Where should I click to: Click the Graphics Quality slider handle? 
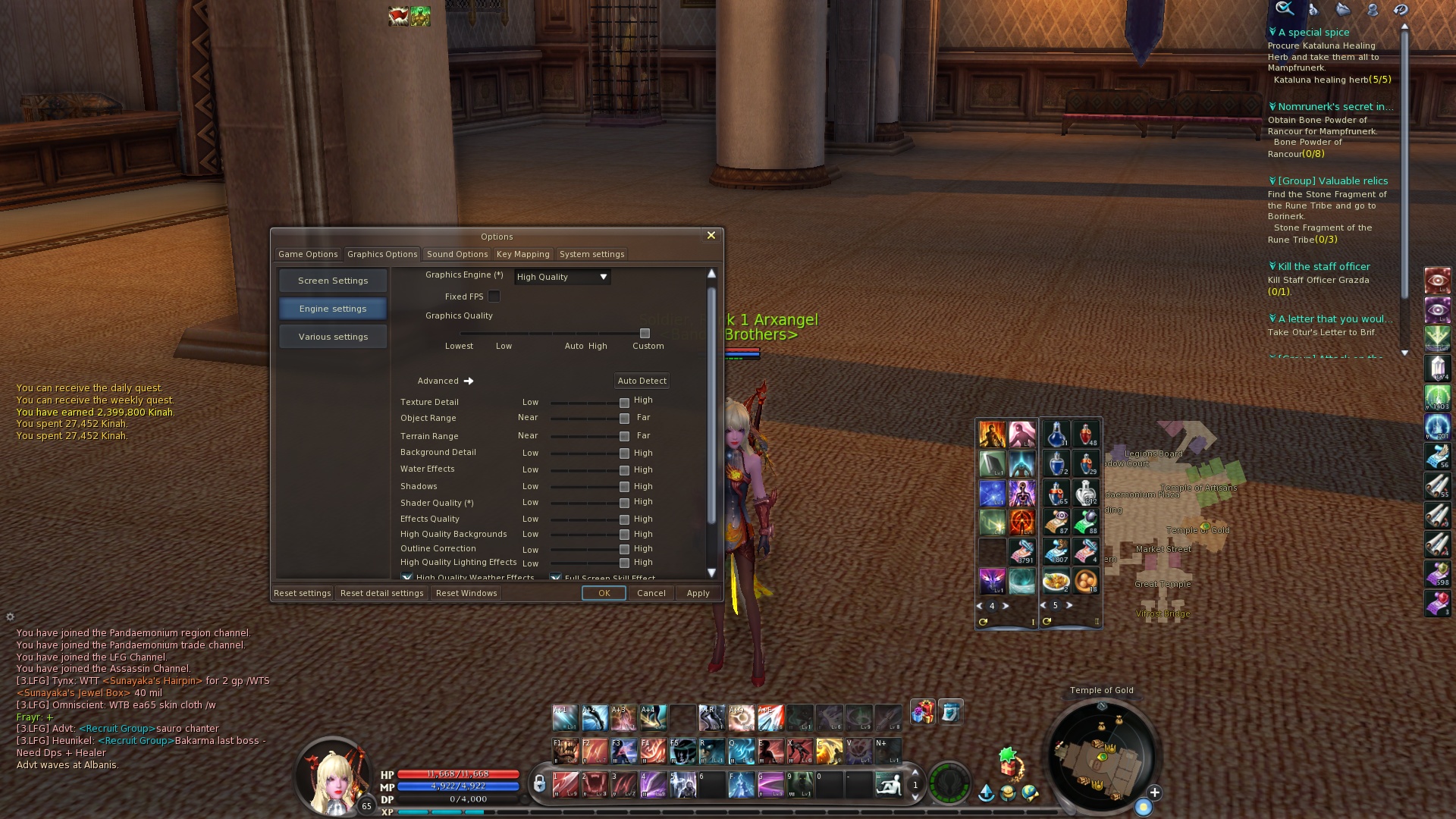(x=645, y=333)
